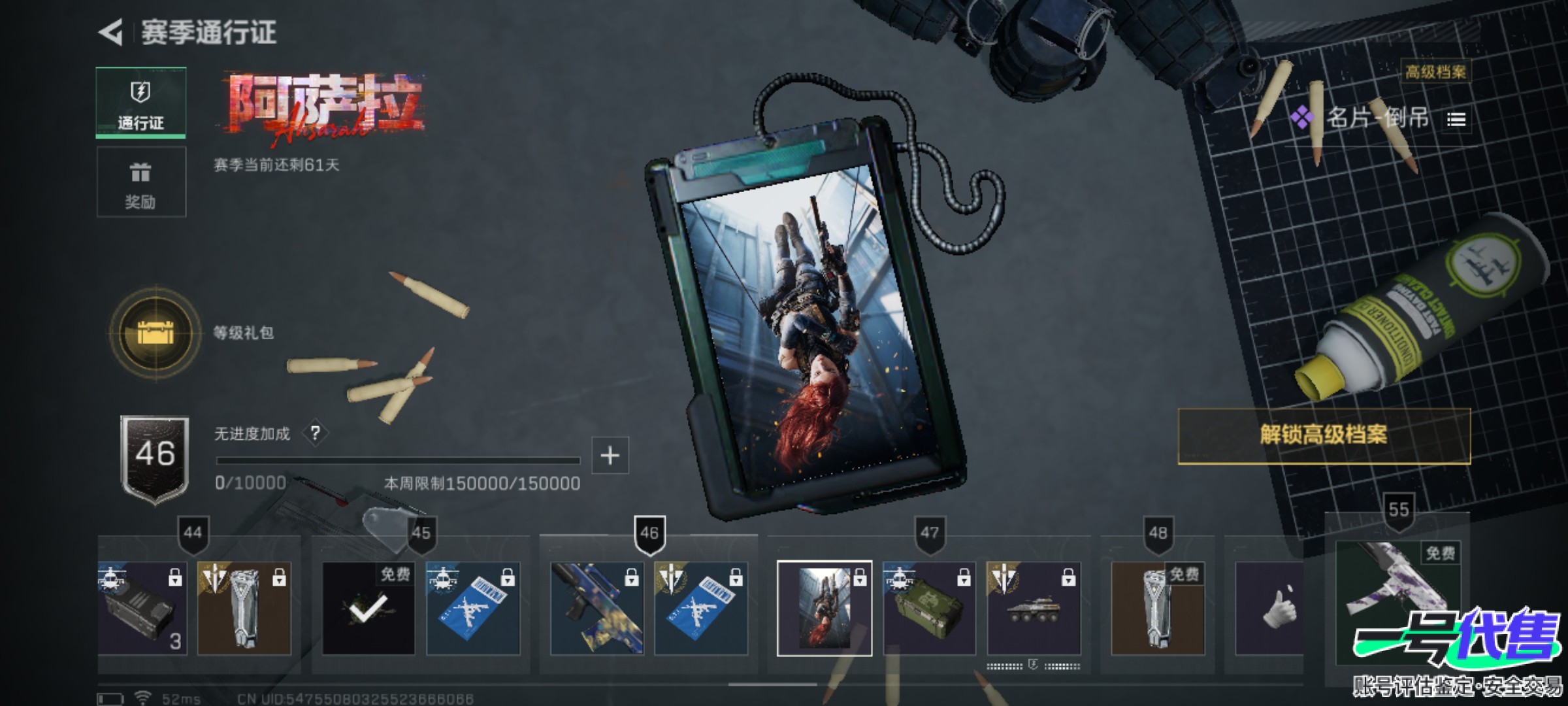Select the blue camo weapon skin reward

596,608
